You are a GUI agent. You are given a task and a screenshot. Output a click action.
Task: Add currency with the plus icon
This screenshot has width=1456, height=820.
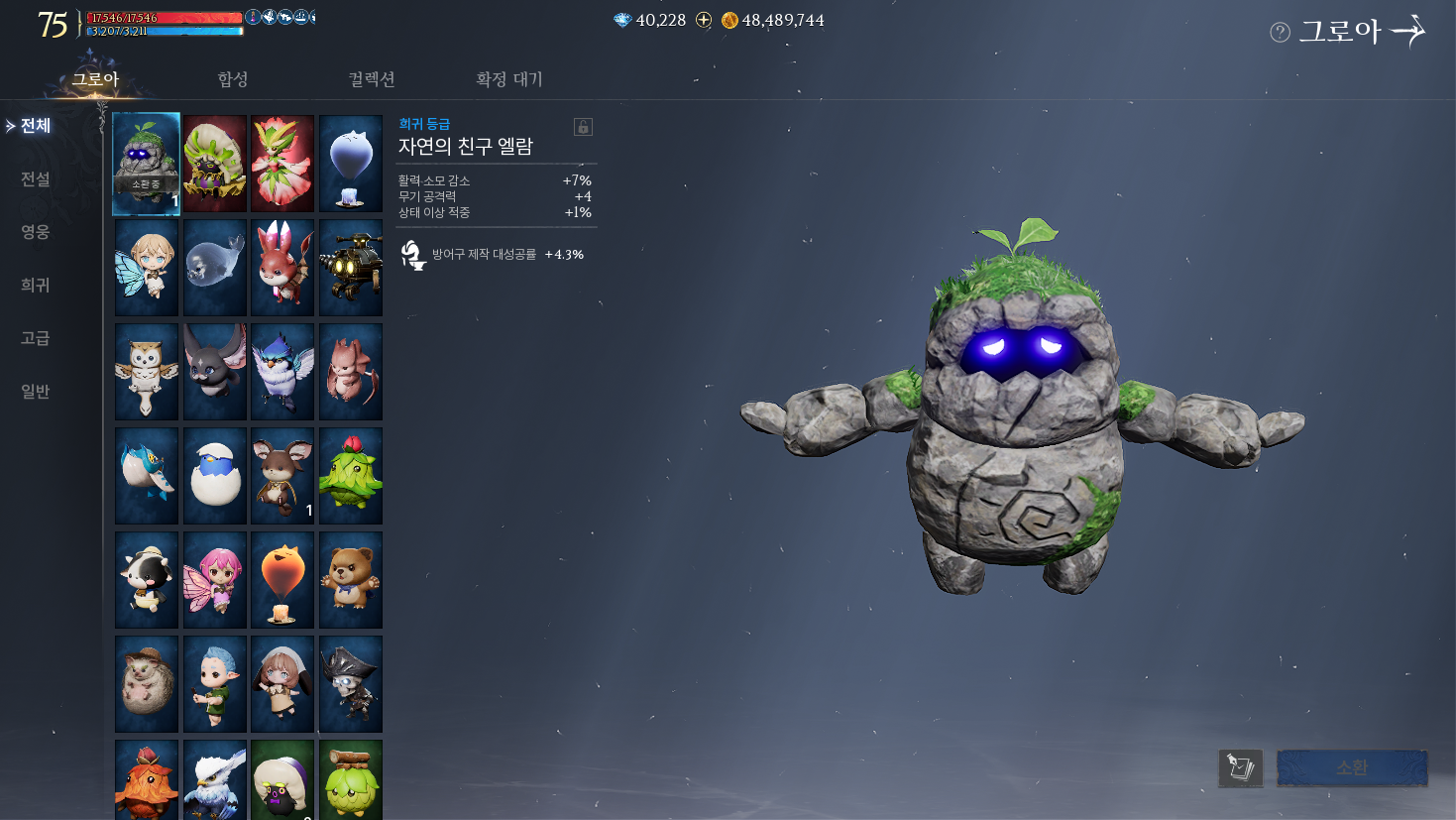point(704,20)
